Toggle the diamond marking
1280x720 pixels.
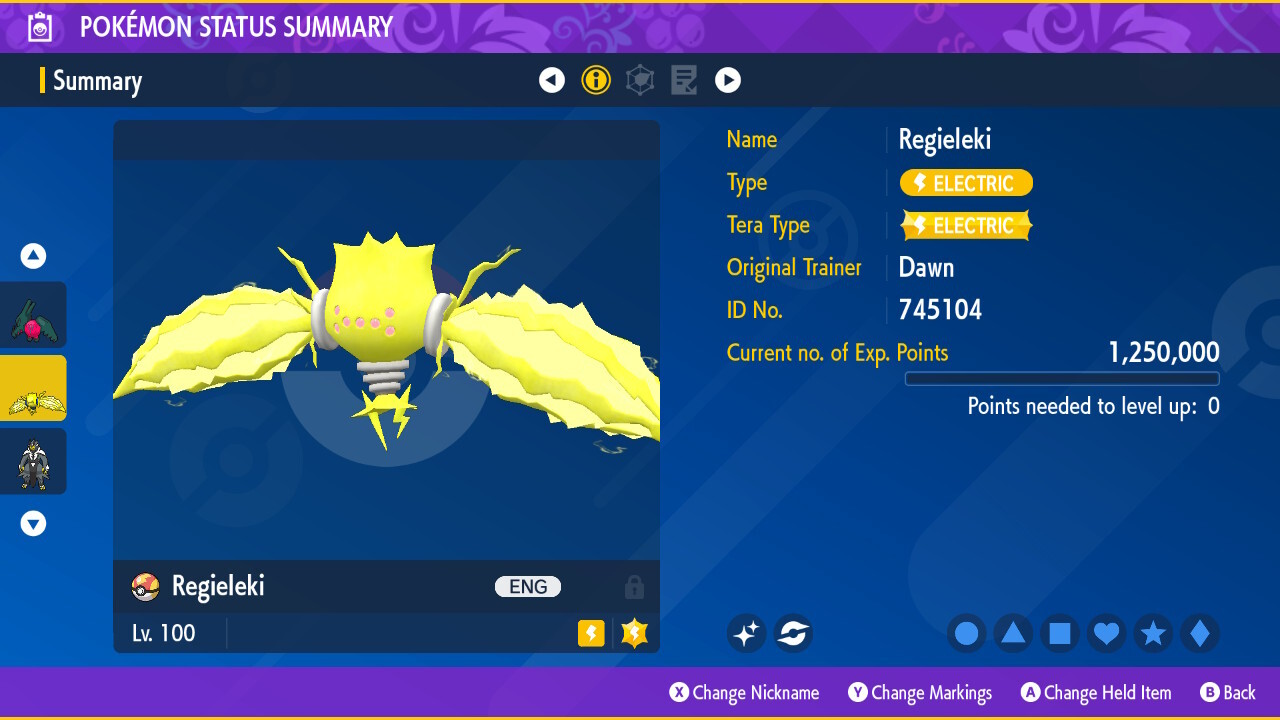[1200, 633]
